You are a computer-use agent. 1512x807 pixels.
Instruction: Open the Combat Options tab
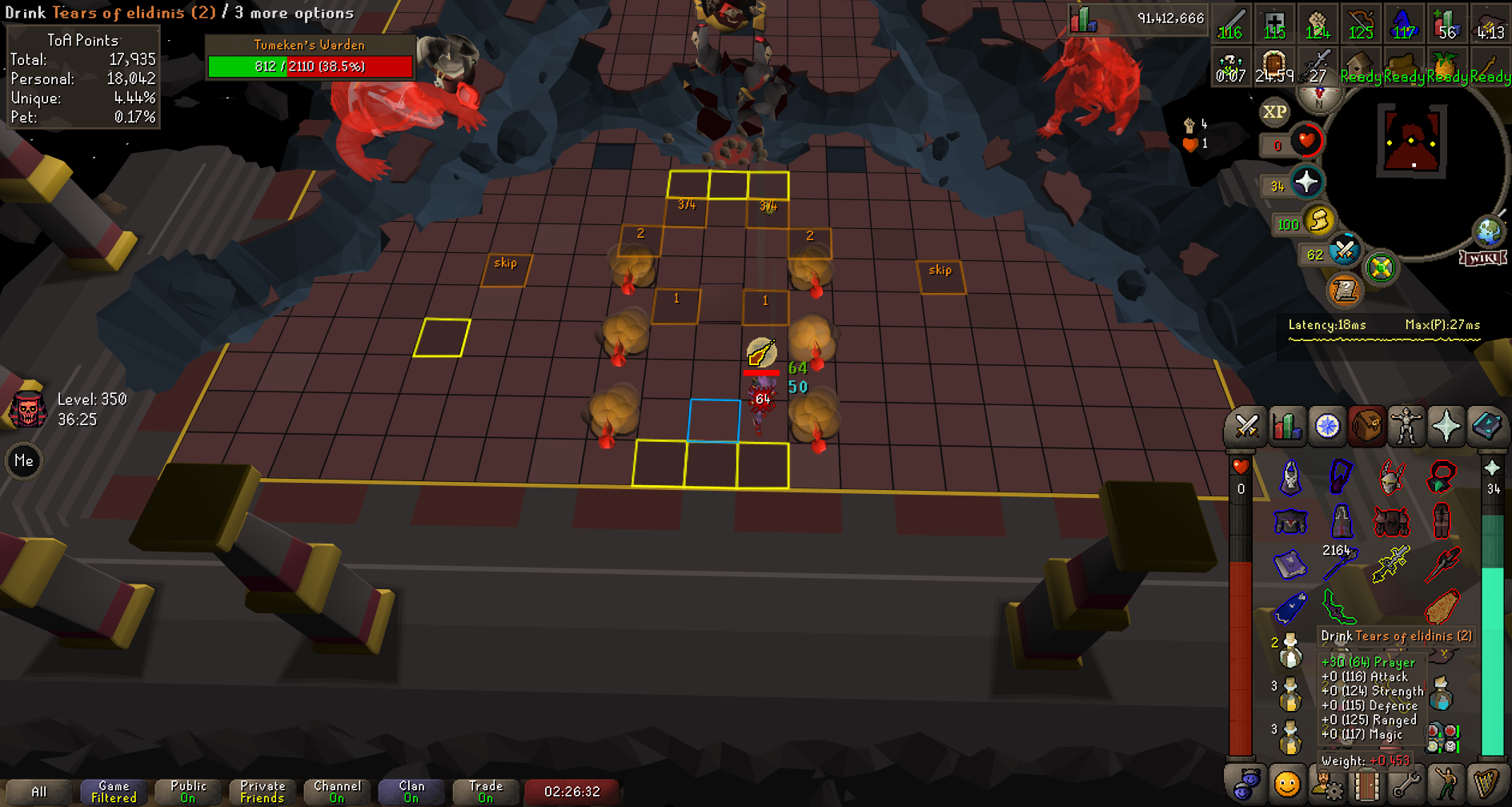[1246, 426]
